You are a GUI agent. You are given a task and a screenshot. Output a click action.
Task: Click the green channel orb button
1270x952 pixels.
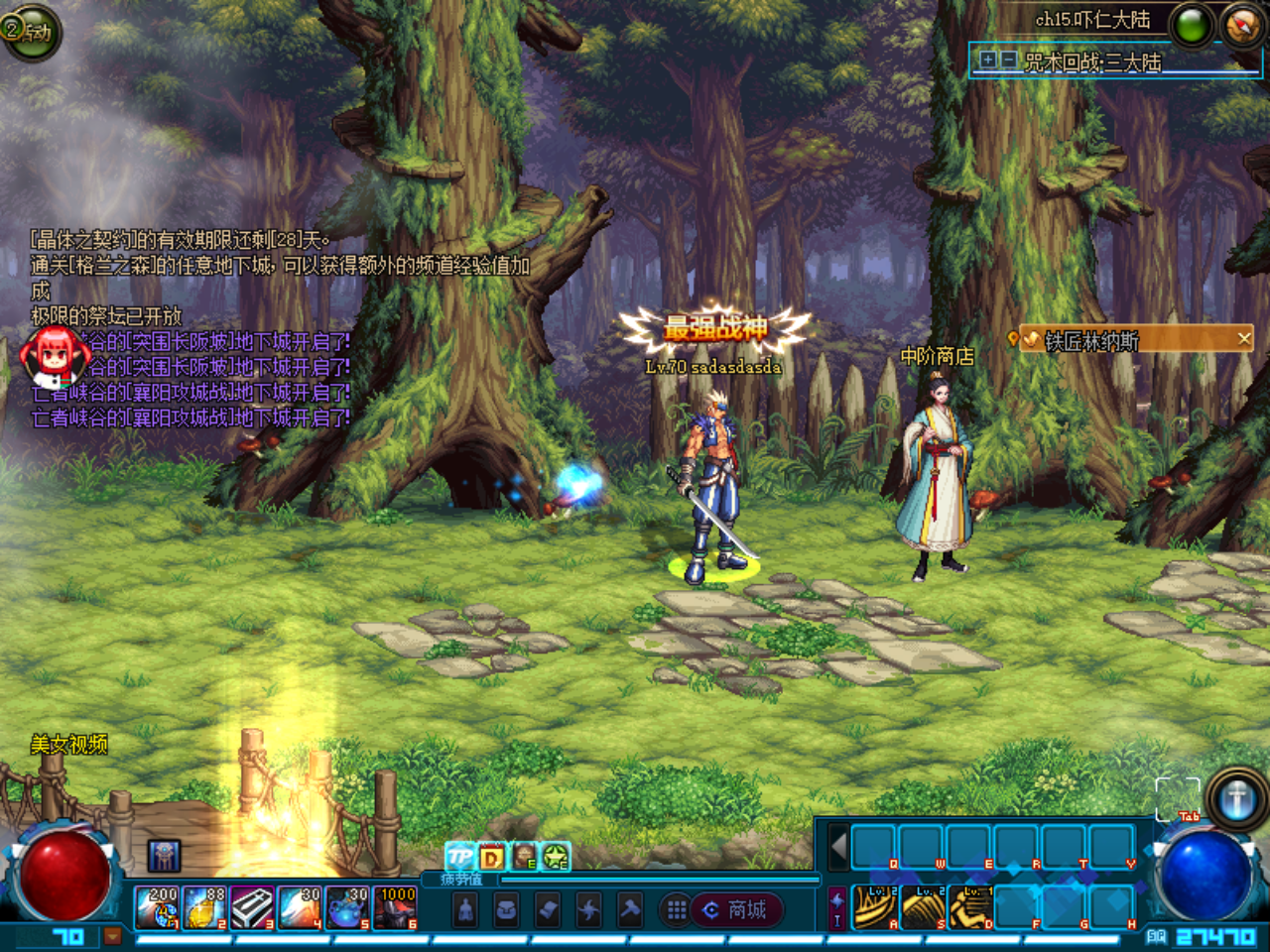(1192, 26)
